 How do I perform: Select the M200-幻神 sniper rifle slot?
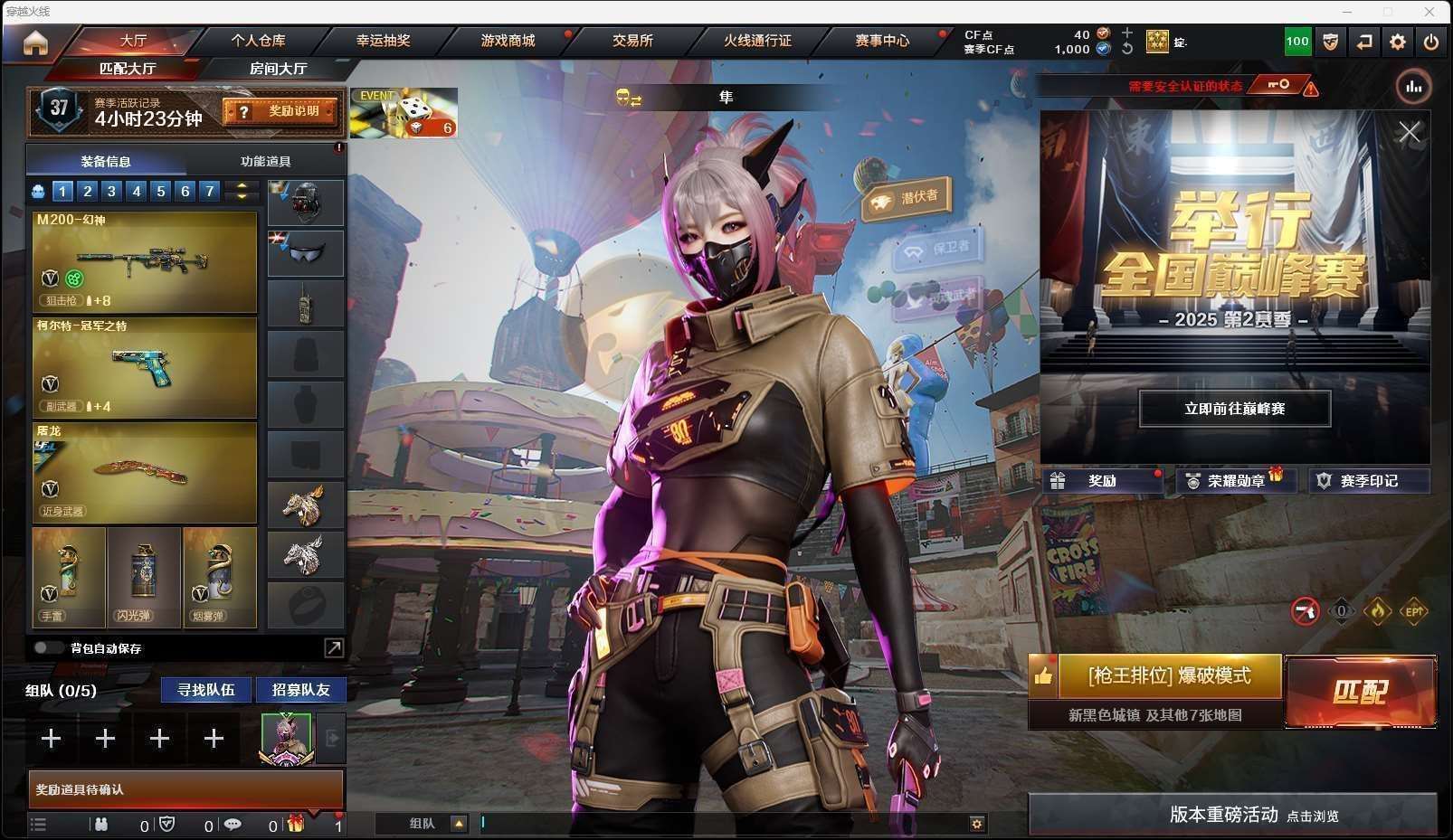coord(145,262)
